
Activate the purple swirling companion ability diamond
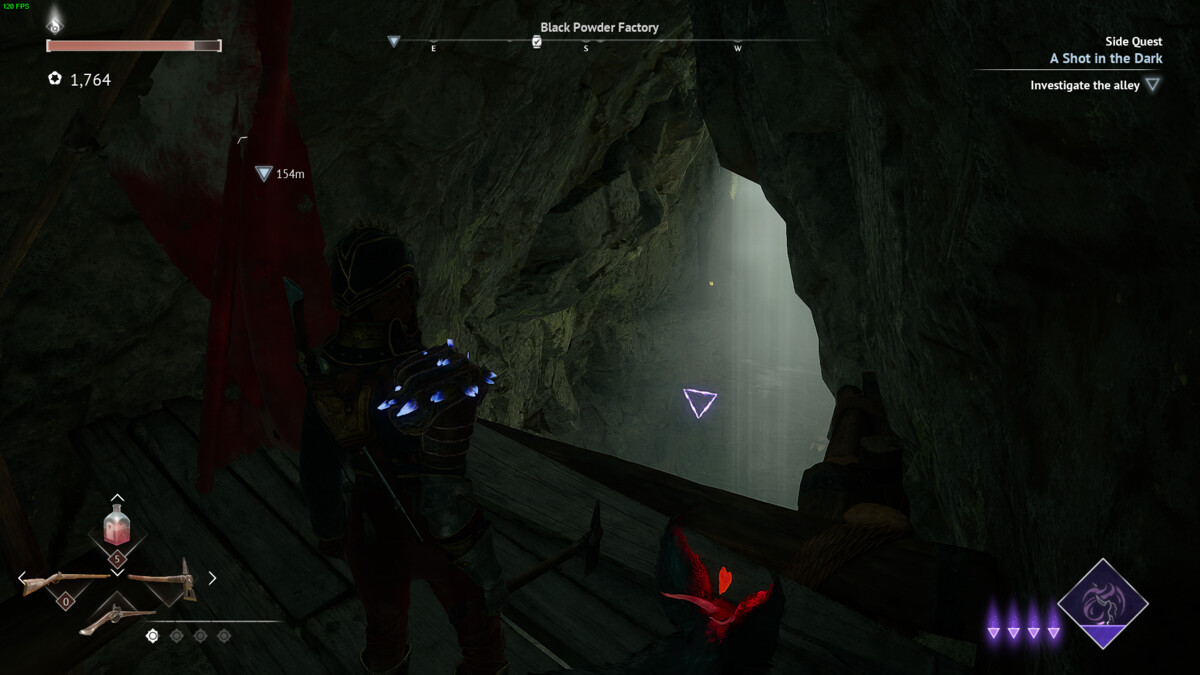point(1103,603)
